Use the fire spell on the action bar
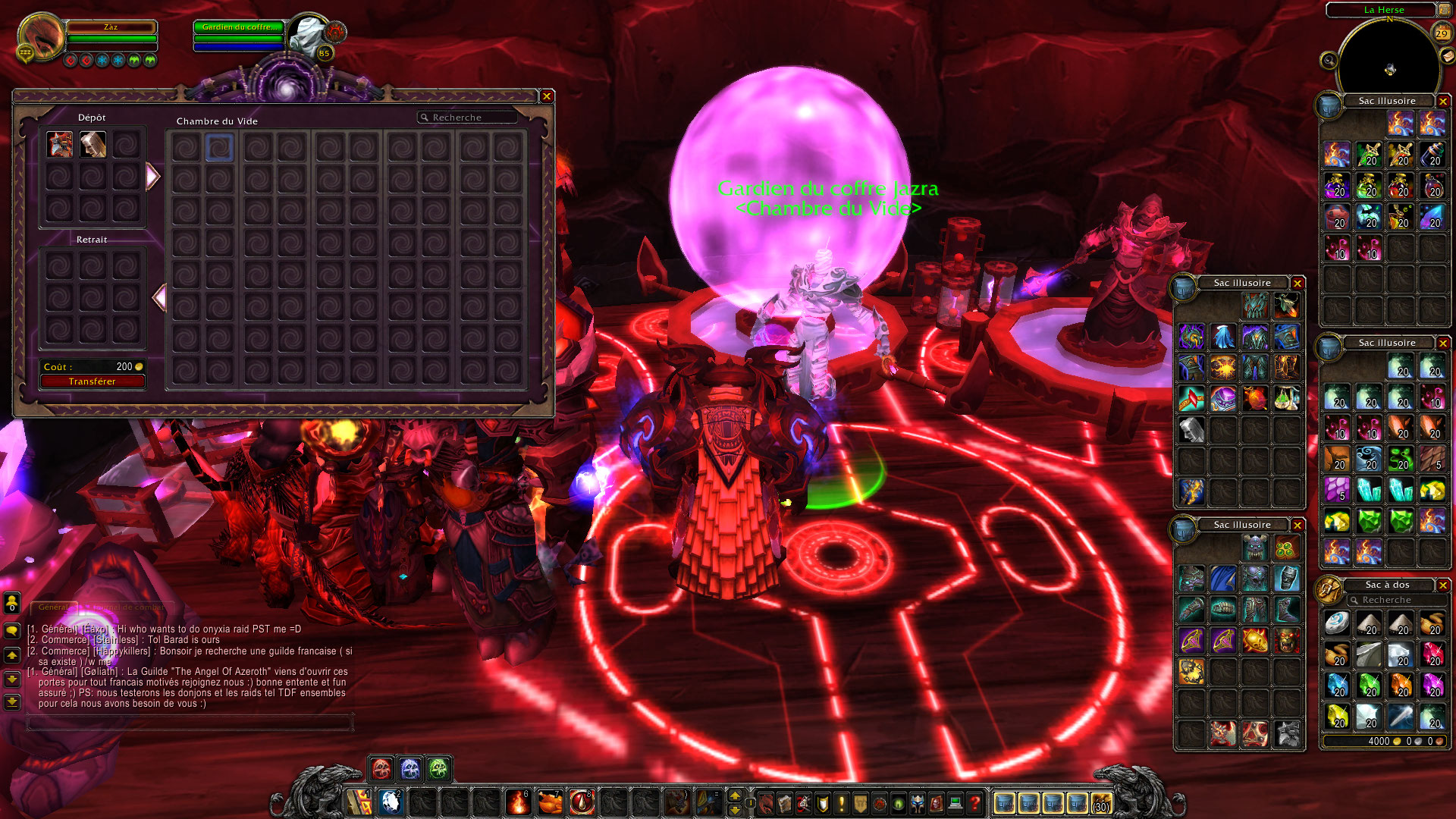The width and height of the screenshot is (1456, 819). coord(518,802)
